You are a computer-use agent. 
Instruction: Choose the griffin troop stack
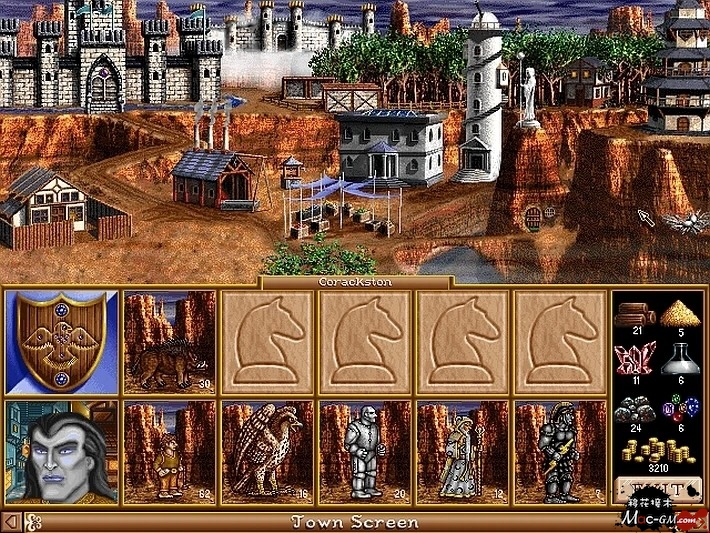pyautogui.click(x=267, y=452)
